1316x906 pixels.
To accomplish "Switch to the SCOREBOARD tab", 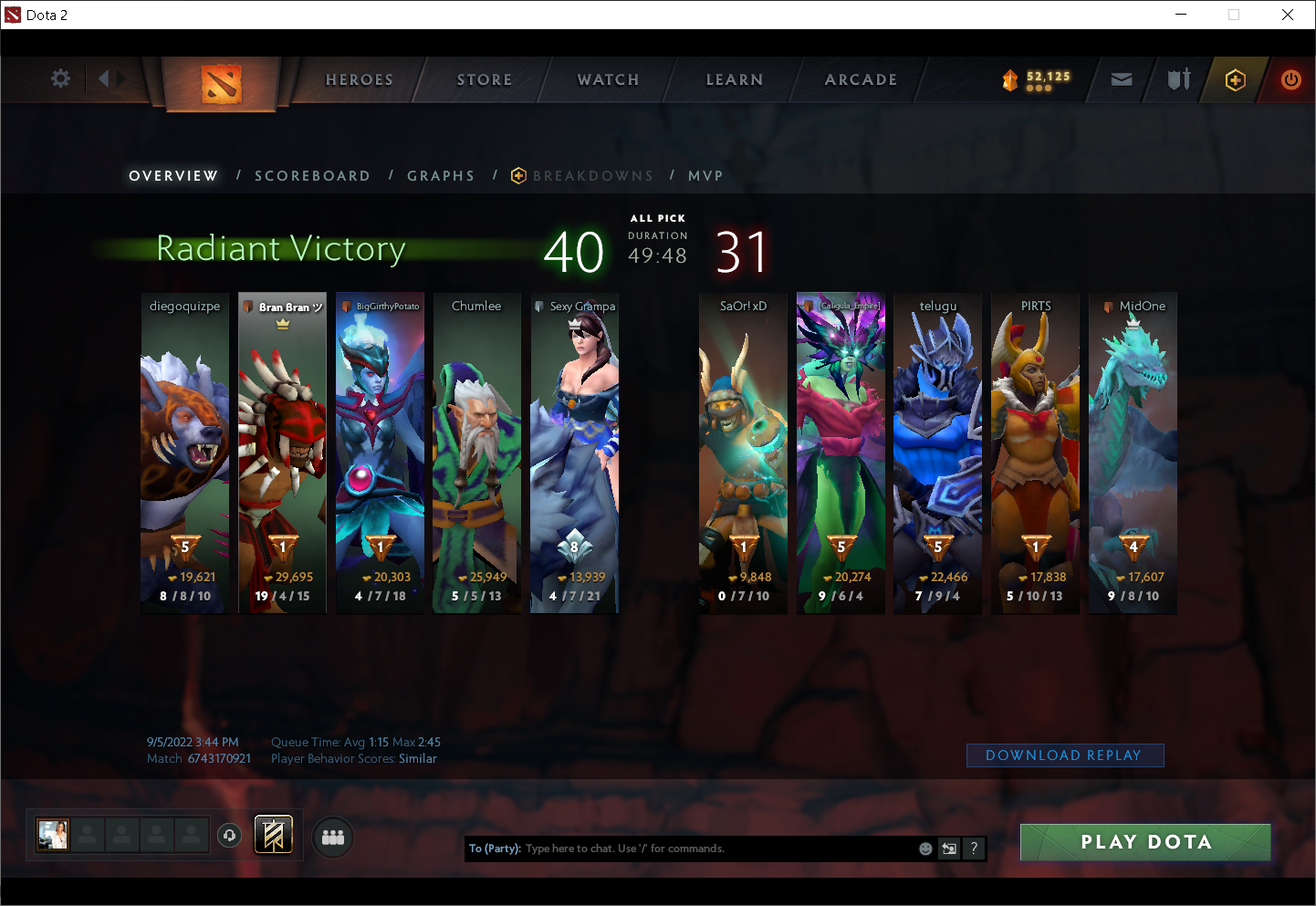I will coord(312,175).
